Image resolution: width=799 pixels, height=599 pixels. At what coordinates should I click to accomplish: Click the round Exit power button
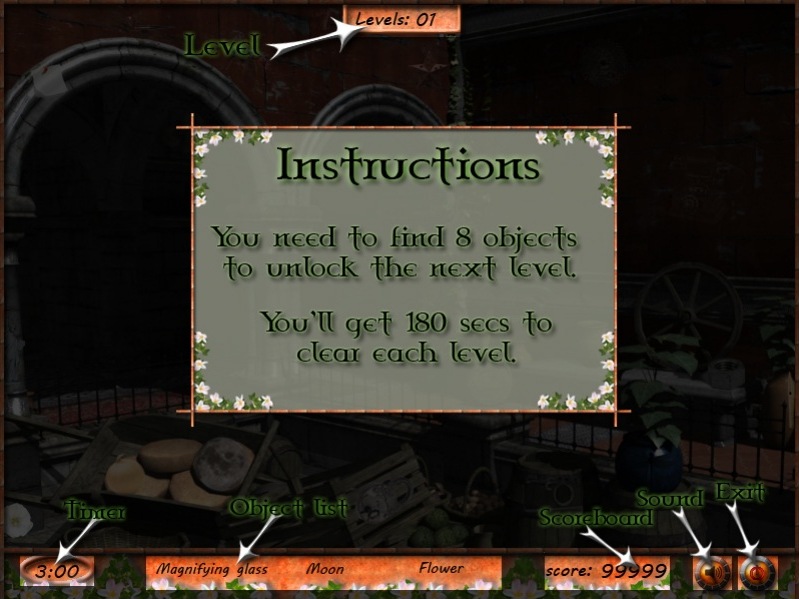[756, 571]
